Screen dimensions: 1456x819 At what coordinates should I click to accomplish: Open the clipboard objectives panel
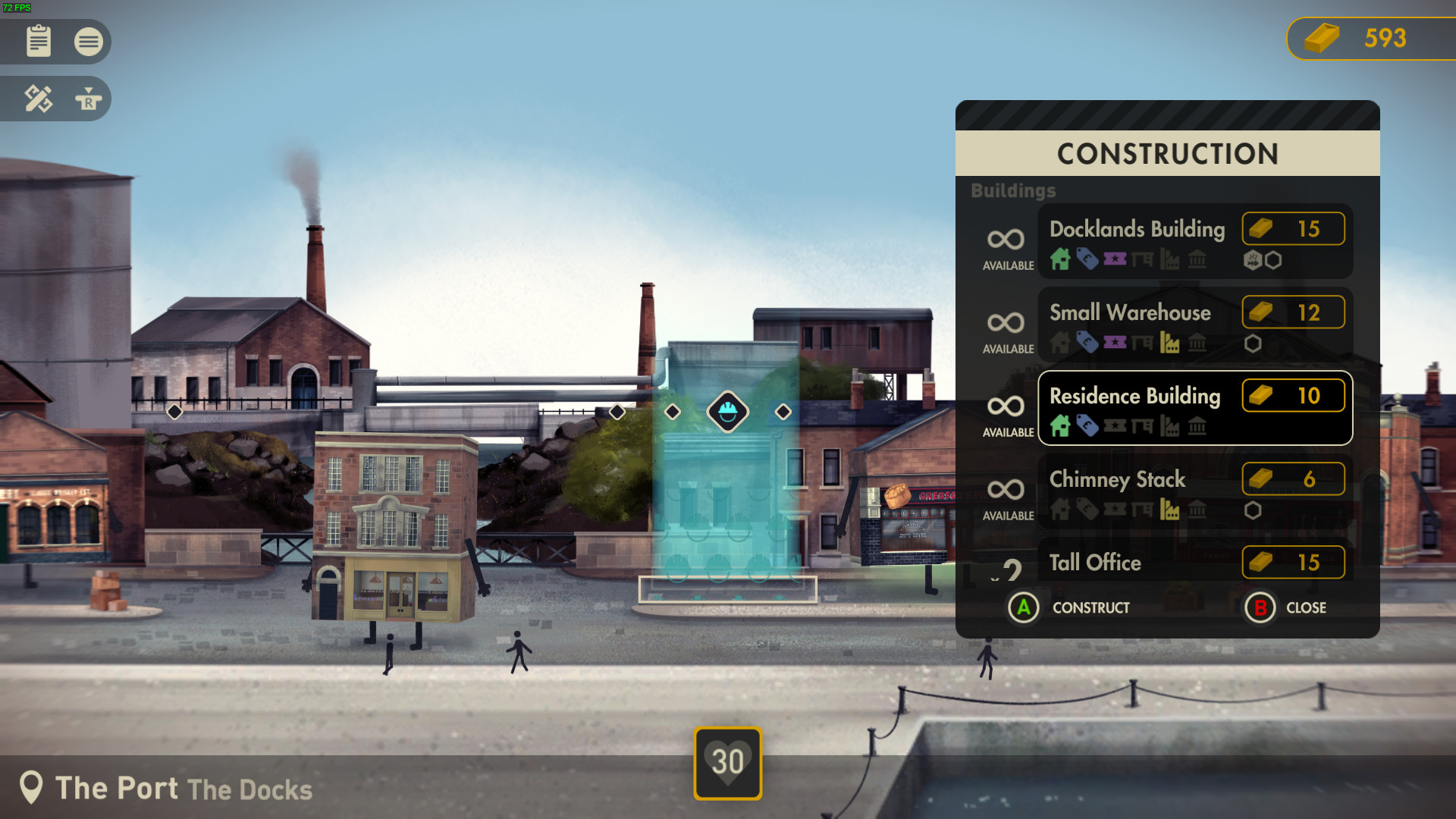38,42
